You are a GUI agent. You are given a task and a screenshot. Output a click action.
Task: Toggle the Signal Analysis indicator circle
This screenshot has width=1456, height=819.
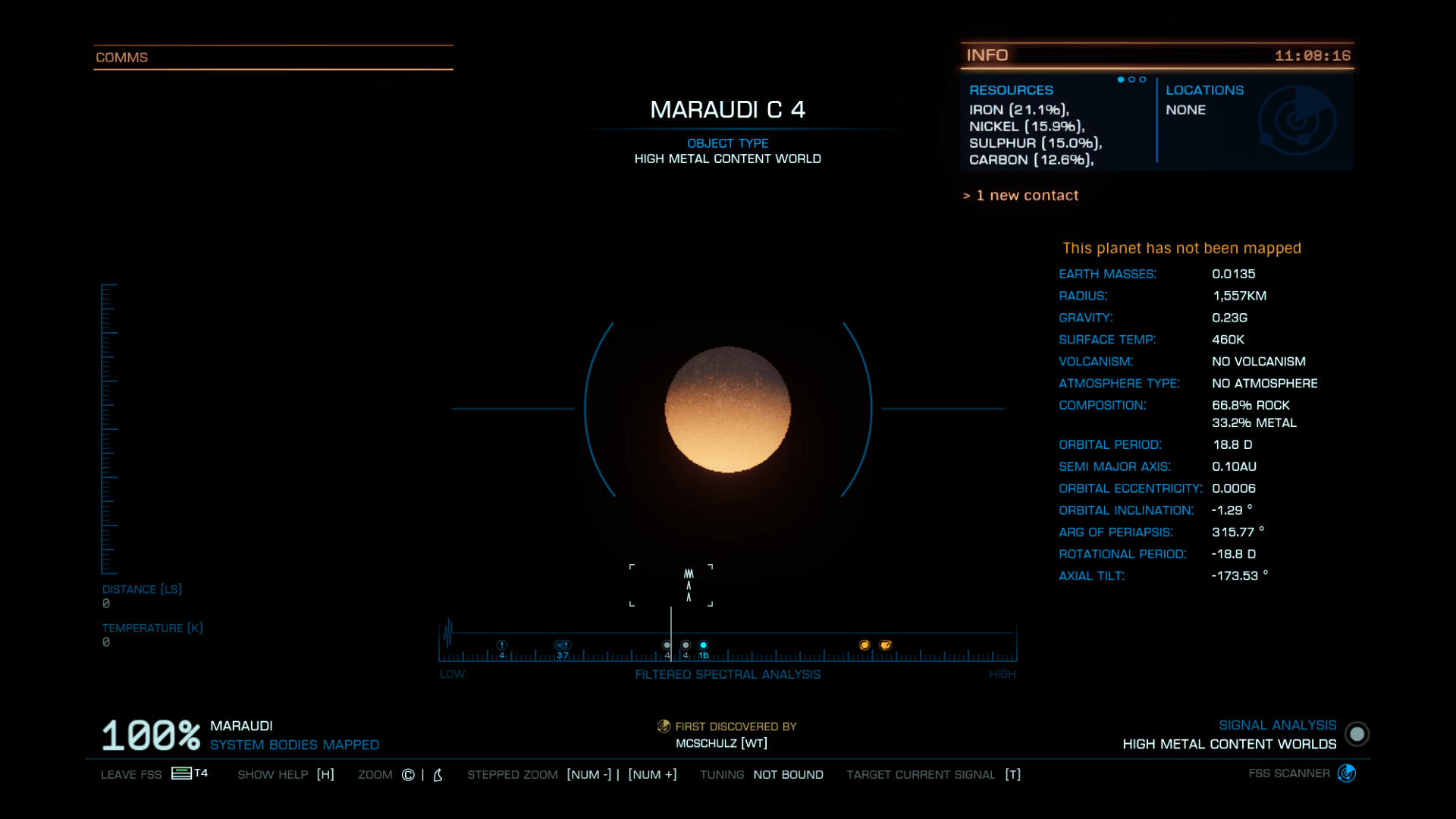pyautogui.click(x=1357, y=734)
